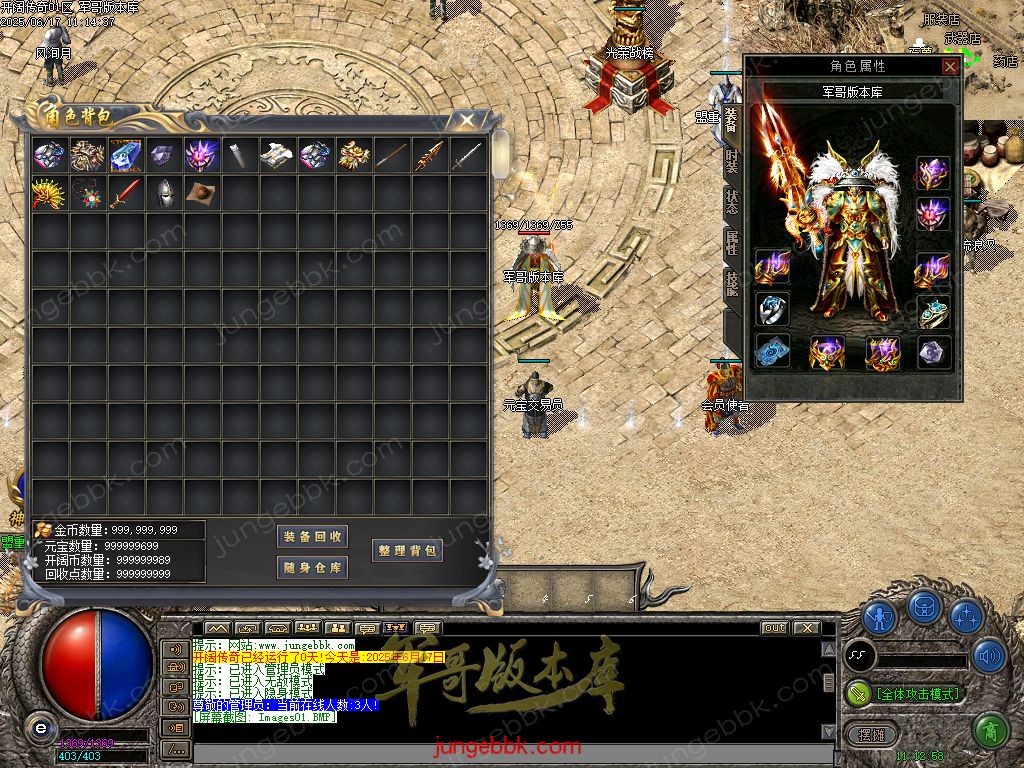Toggle the 全体攻击模式 attack mode
The height and width of the screenshot is (768, 1024).
[905, 693]
